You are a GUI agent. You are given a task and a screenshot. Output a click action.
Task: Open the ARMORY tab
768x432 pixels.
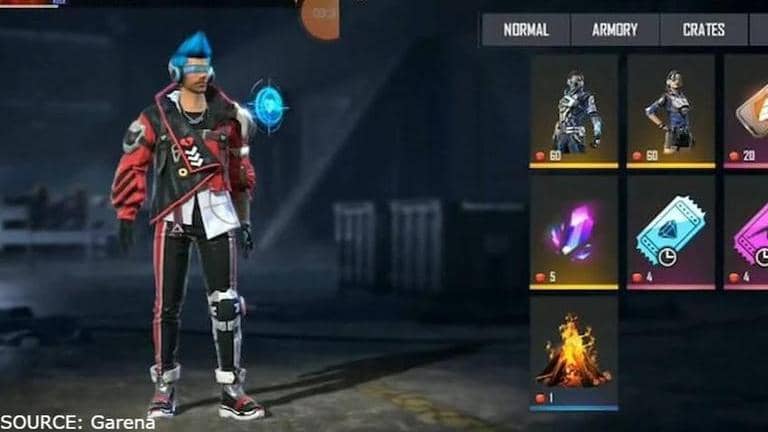coord(614,30)
